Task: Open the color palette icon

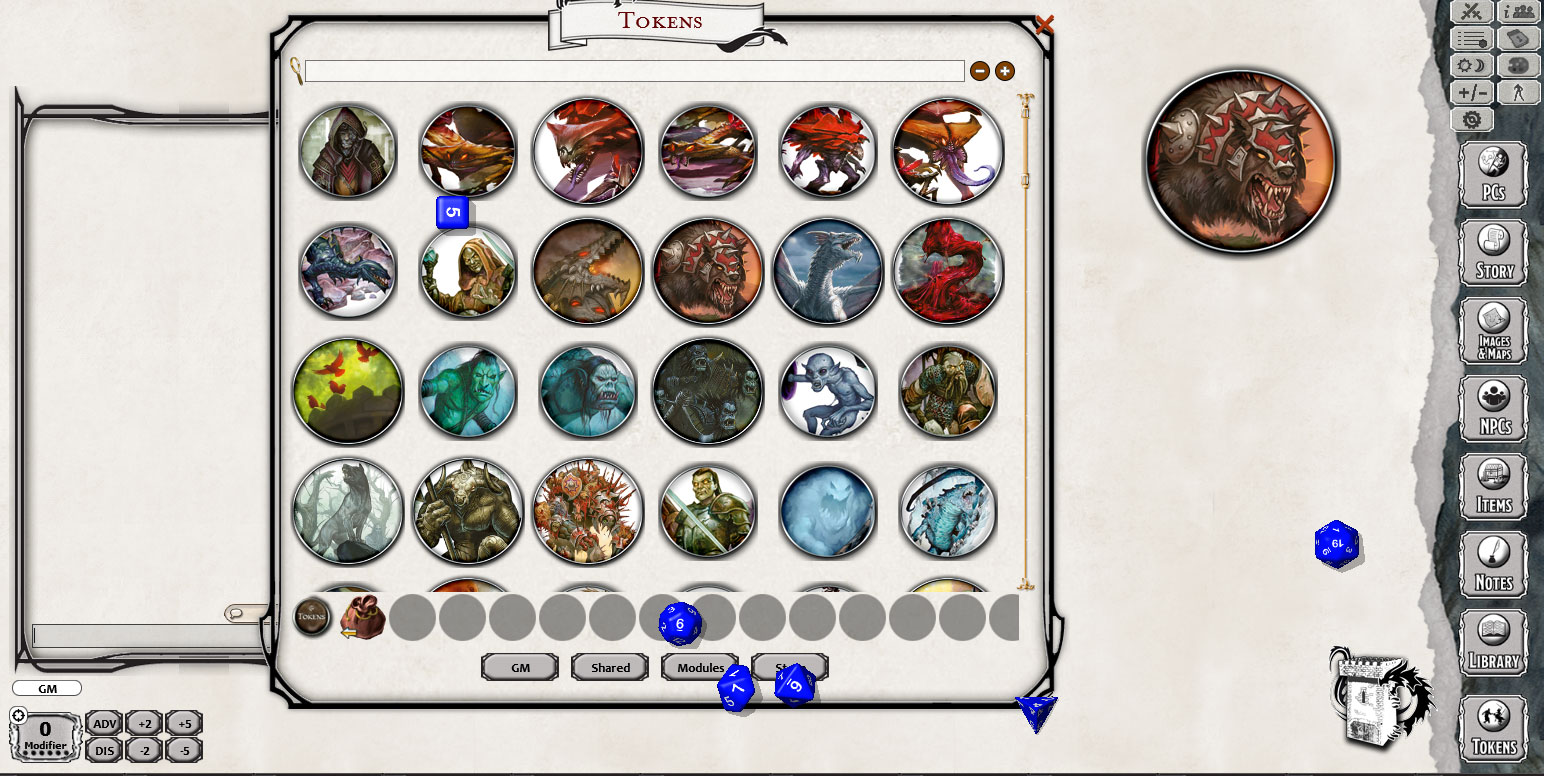Action: [1517, 66]
